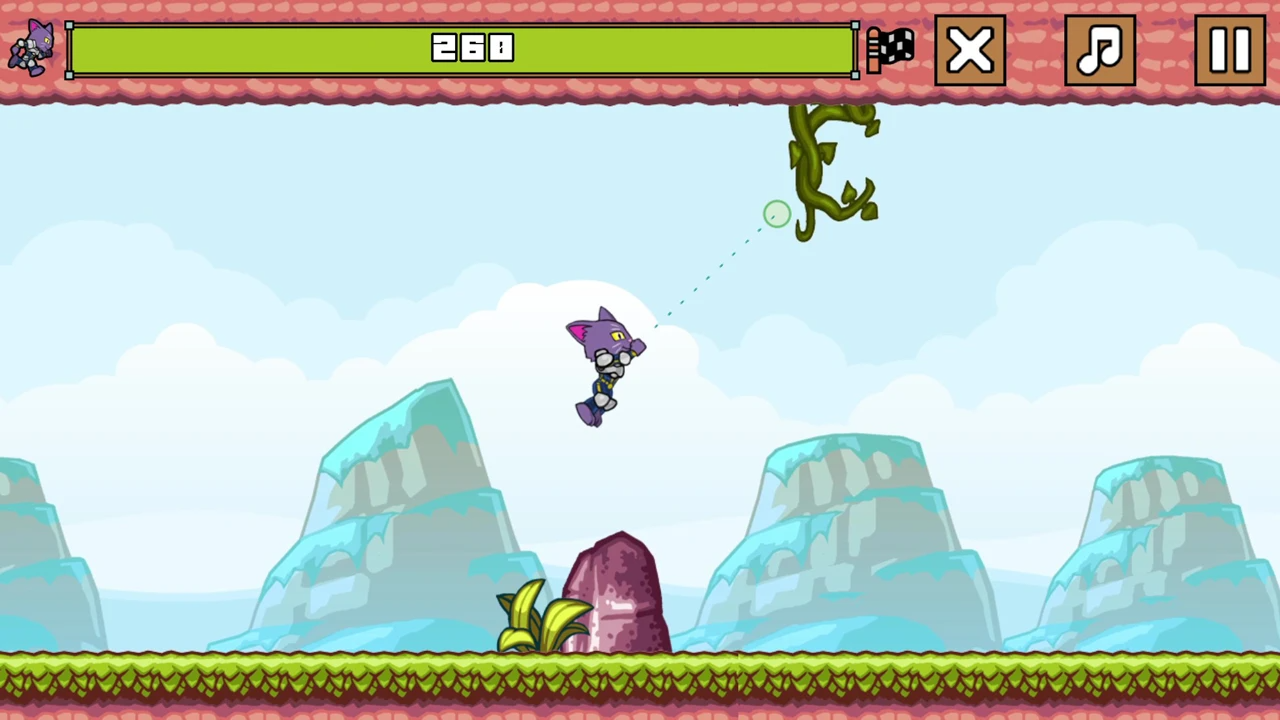Screen dimensions: 1280x720
Task: Select the checkered finish flag icon
Action: coord(890,48)
